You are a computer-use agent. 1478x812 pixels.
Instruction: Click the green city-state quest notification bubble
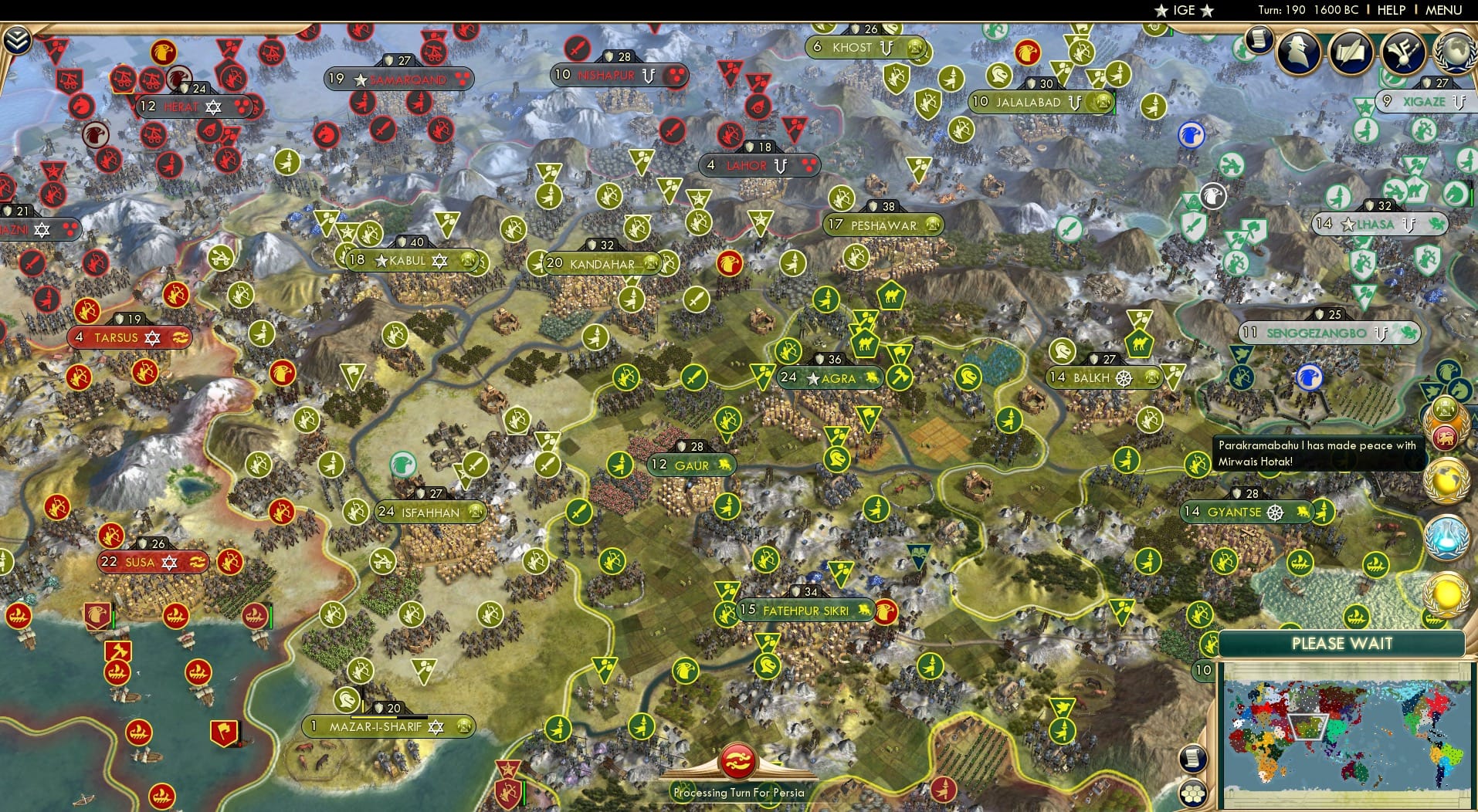[1444, 408]
